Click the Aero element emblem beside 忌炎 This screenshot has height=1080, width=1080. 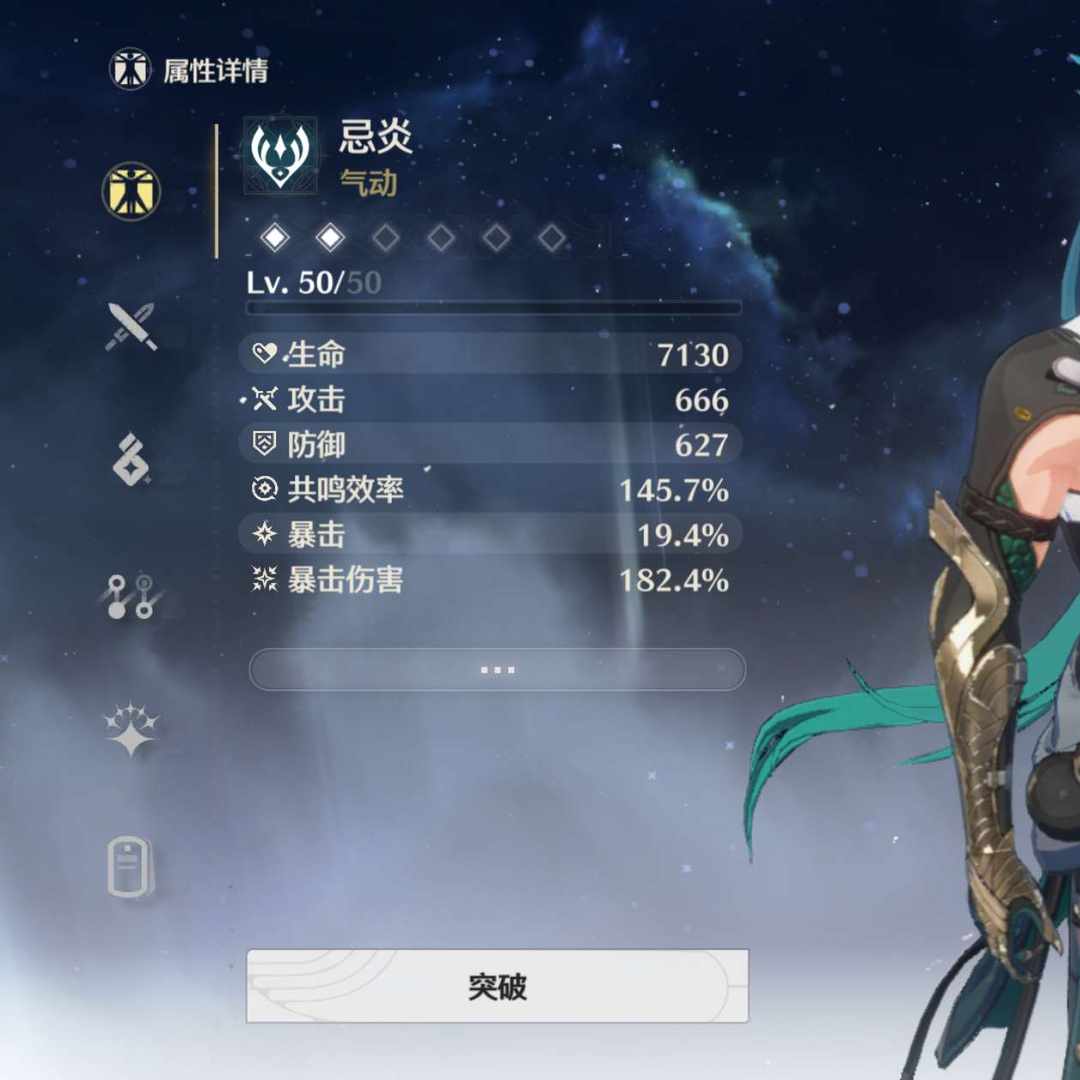(x=280, y=153)
